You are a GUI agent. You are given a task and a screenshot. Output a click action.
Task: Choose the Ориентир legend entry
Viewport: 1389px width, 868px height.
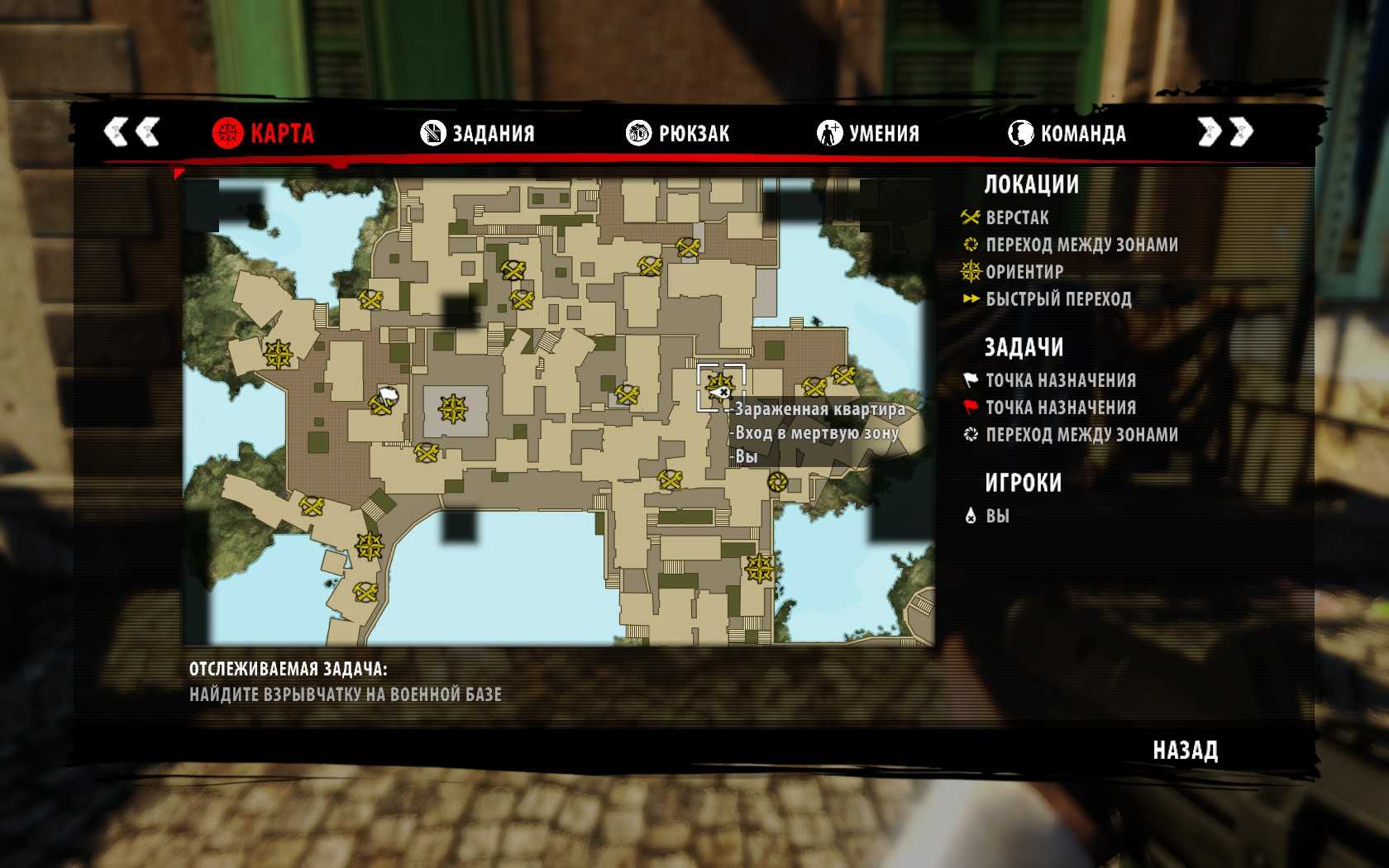1024,271
